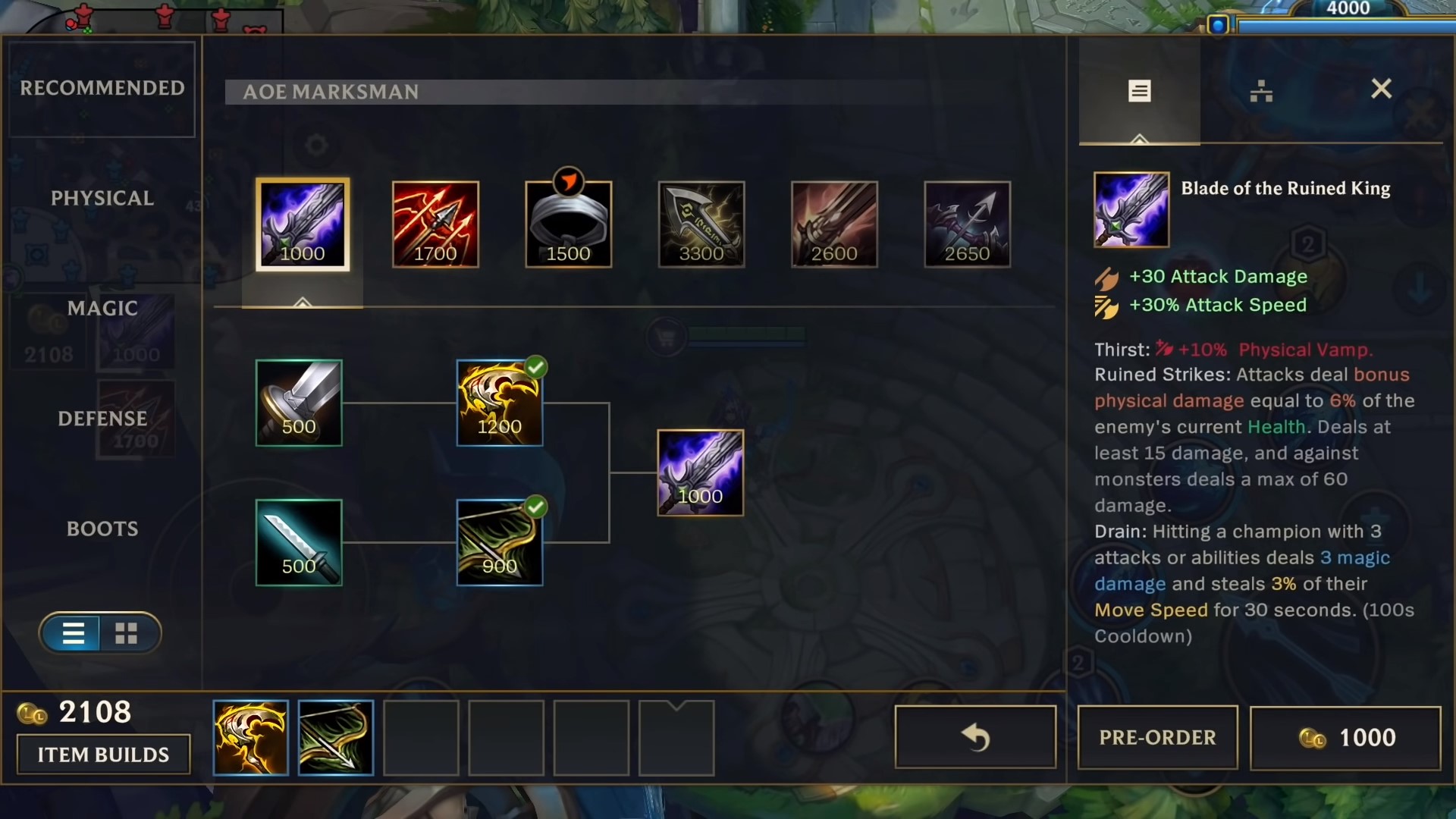The height and width of the screenshot is (819, 1456).
Task: Pick the arrowhead item costing 3300
Action: point(701,224)
